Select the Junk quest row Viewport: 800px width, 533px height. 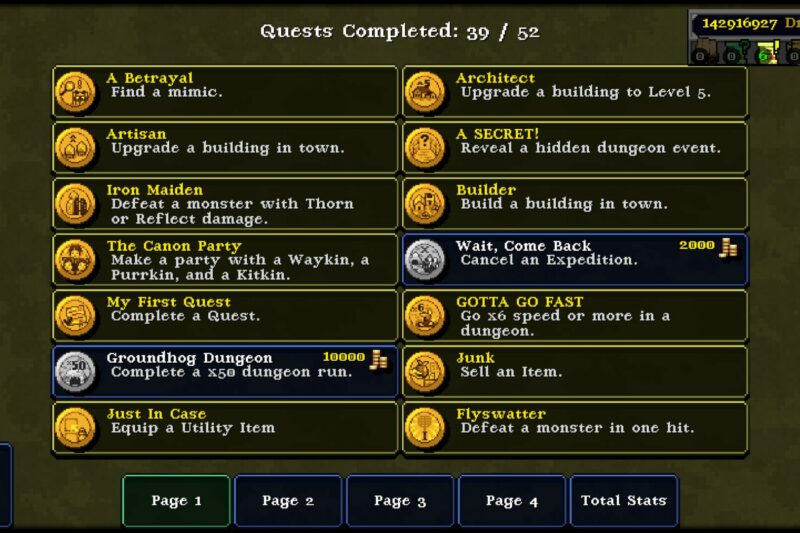(x=575, y=372)
